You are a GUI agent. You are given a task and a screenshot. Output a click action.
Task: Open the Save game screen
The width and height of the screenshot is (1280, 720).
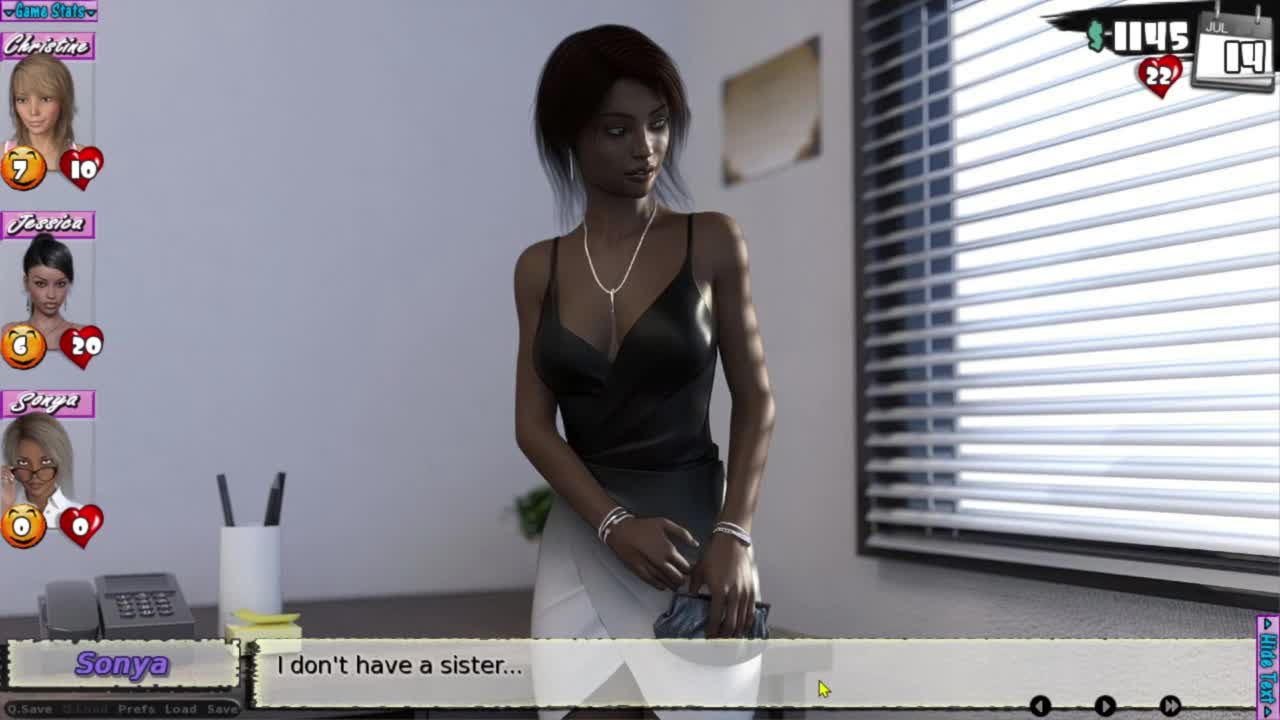pos(222,709)
